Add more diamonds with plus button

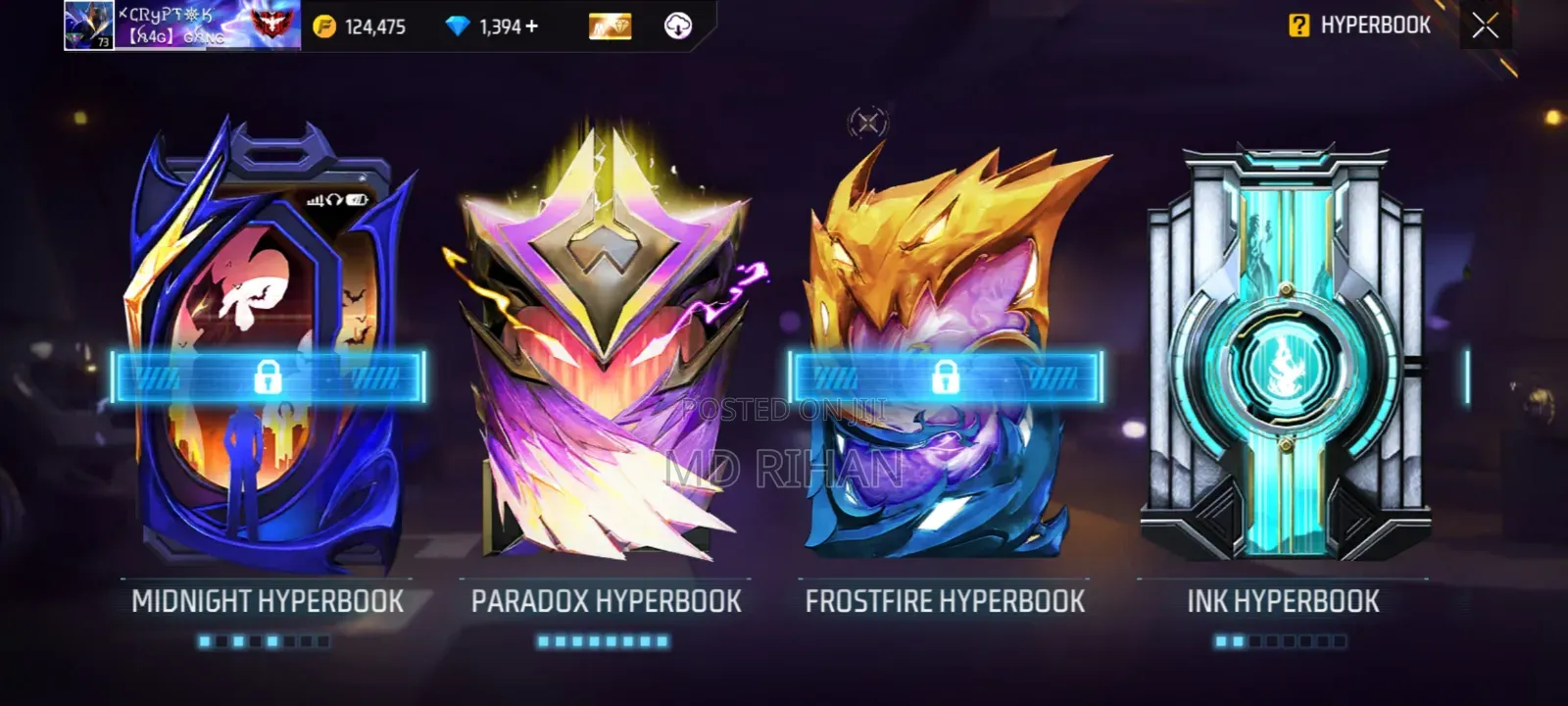click(532, 26)
